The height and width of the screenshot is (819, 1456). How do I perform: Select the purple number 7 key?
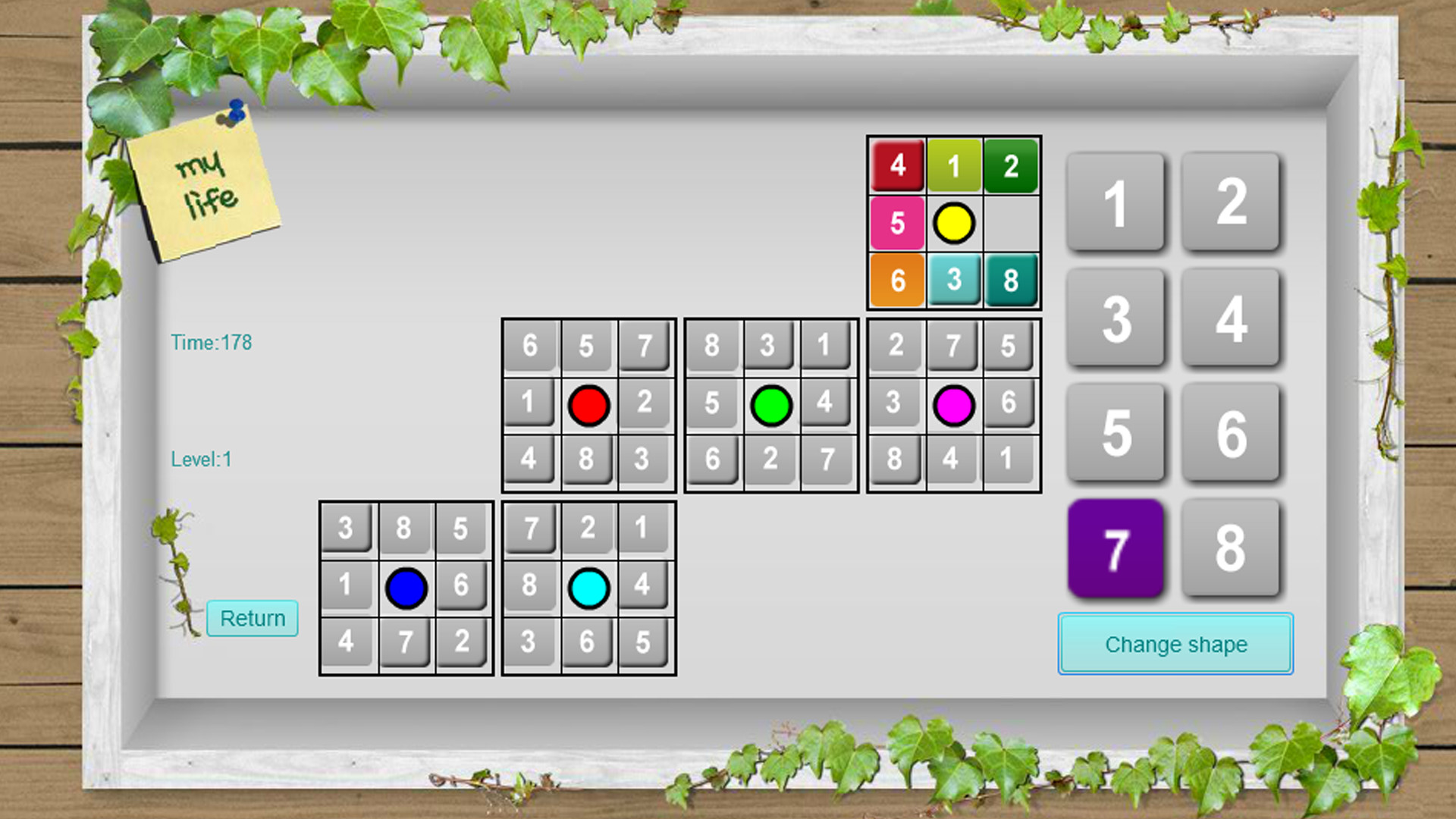(1115, 546)
